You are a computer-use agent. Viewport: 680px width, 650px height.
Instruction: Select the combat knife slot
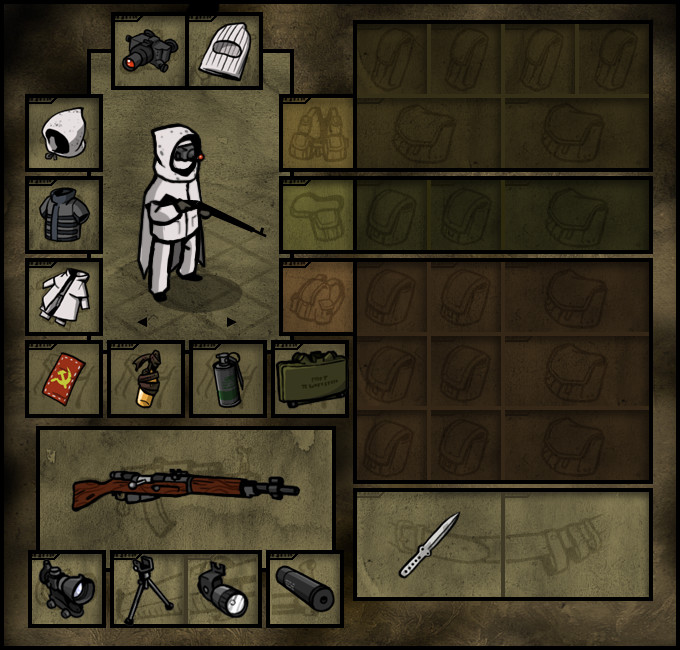point(429,544)
